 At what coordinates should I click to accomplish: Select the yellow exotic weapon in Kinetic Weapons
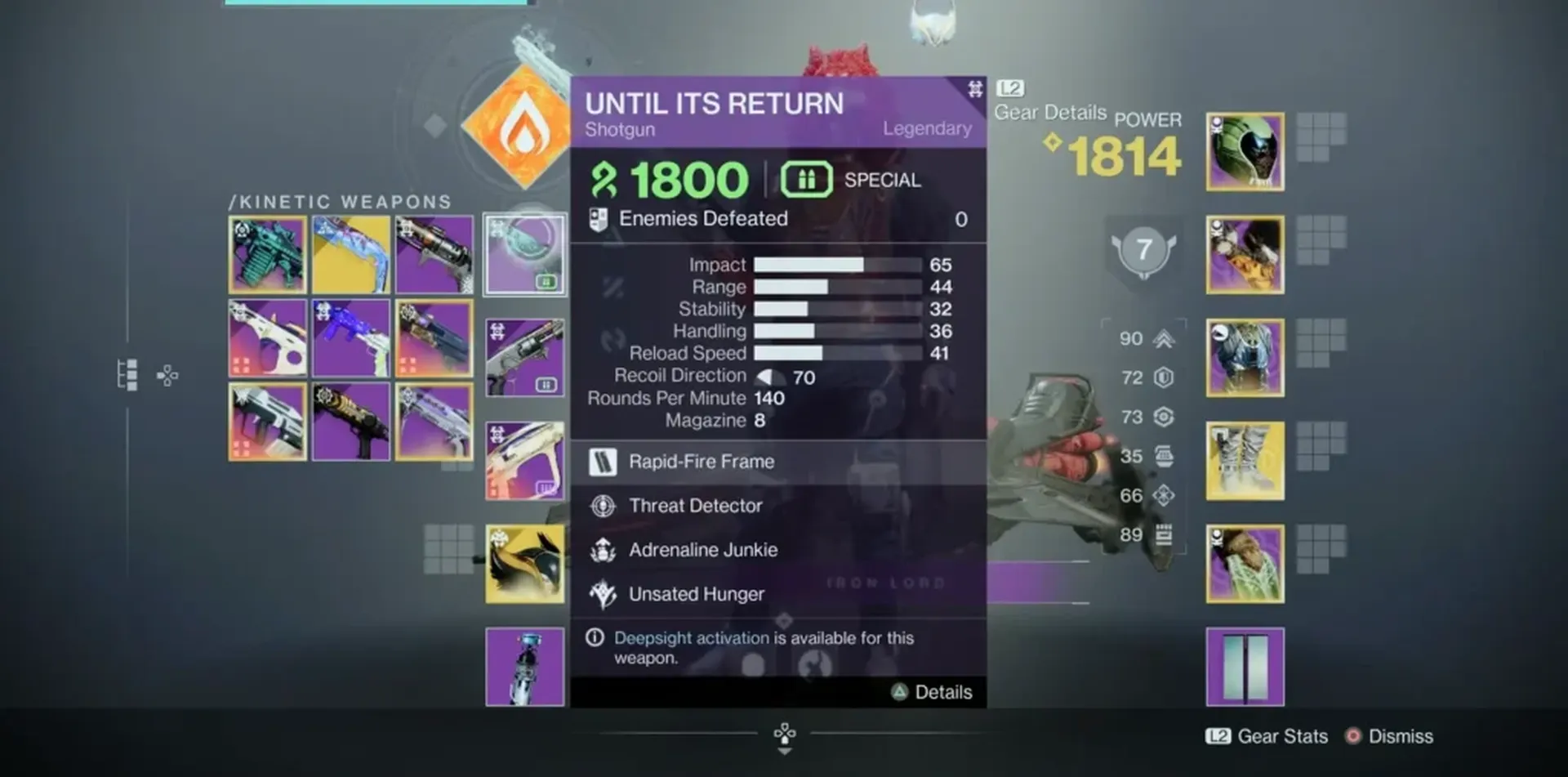click(350, 255)
